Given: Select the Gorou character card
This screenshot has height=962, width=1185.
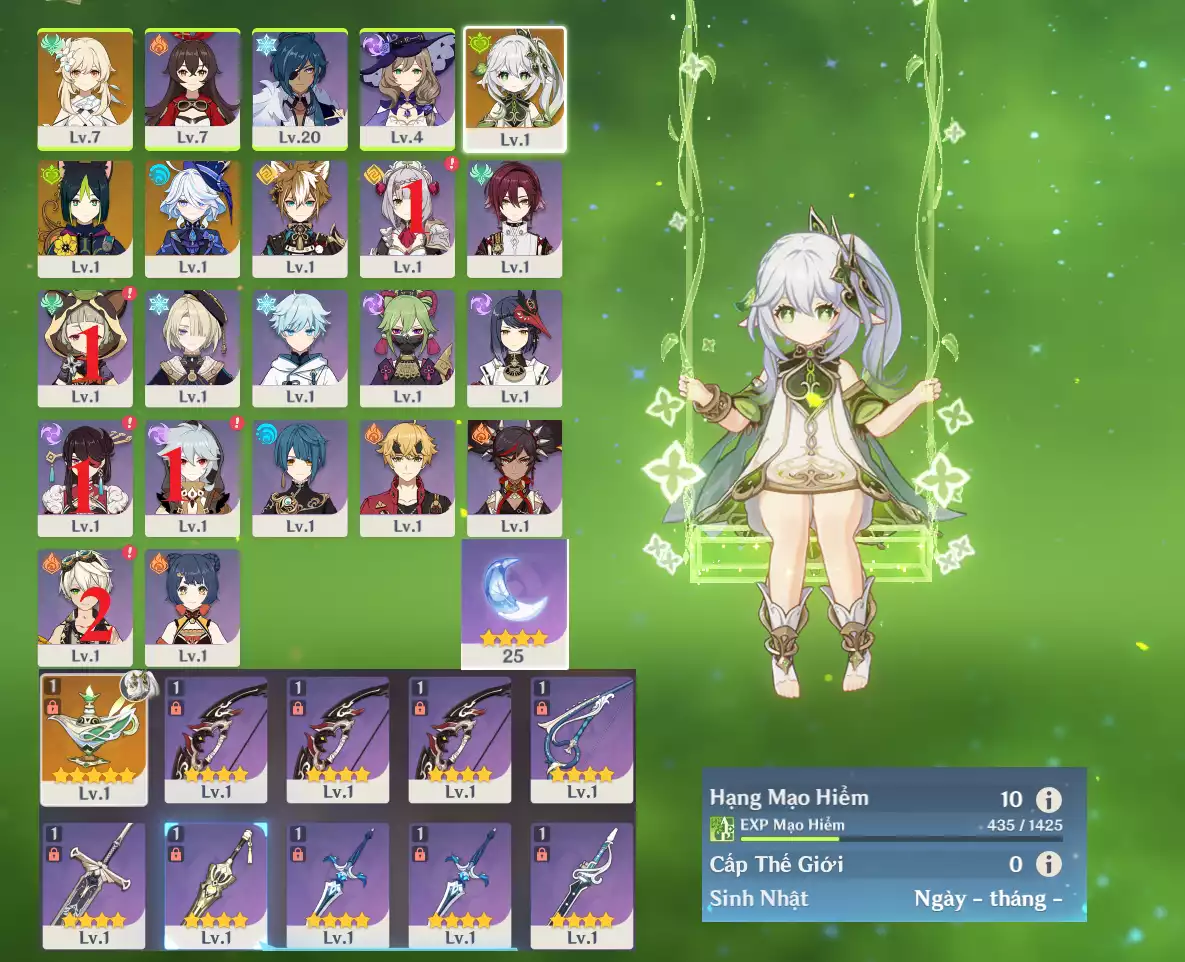Looking at the screenshot, I should tap(300, 218).
